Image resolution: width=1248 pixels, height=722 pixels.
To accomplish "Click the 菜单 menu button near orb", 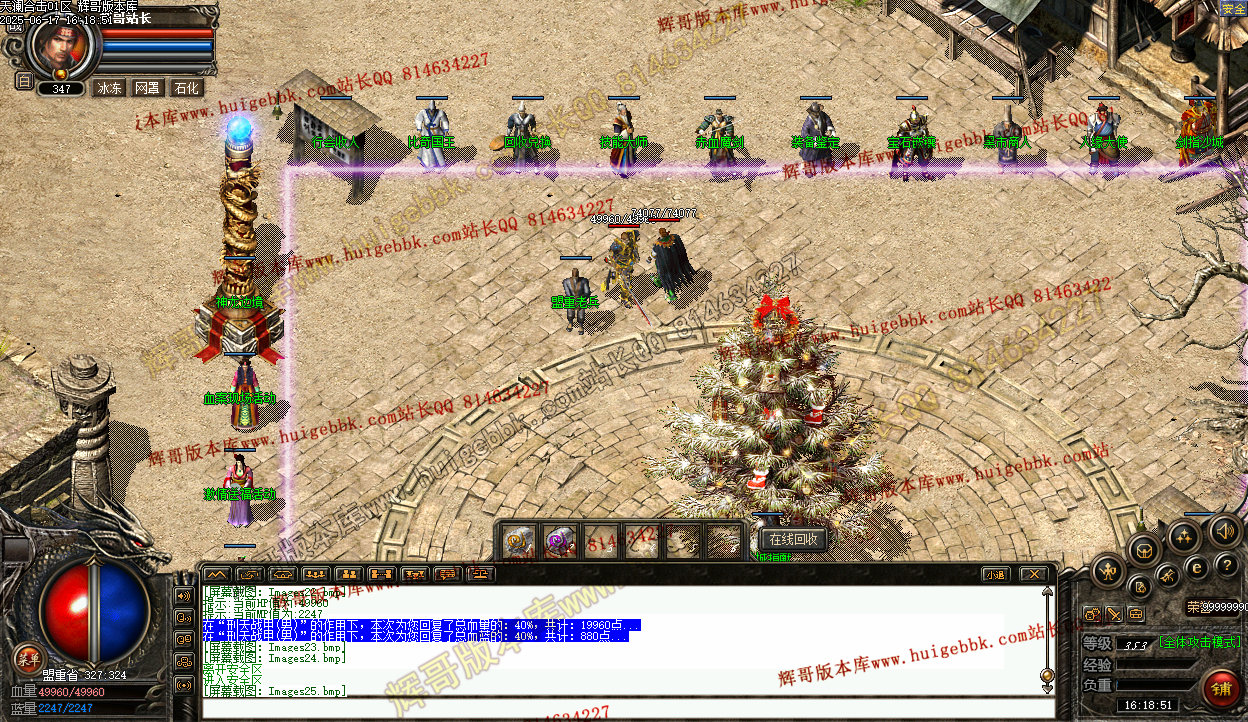I will pyautogui.click(x=27, y=658).
